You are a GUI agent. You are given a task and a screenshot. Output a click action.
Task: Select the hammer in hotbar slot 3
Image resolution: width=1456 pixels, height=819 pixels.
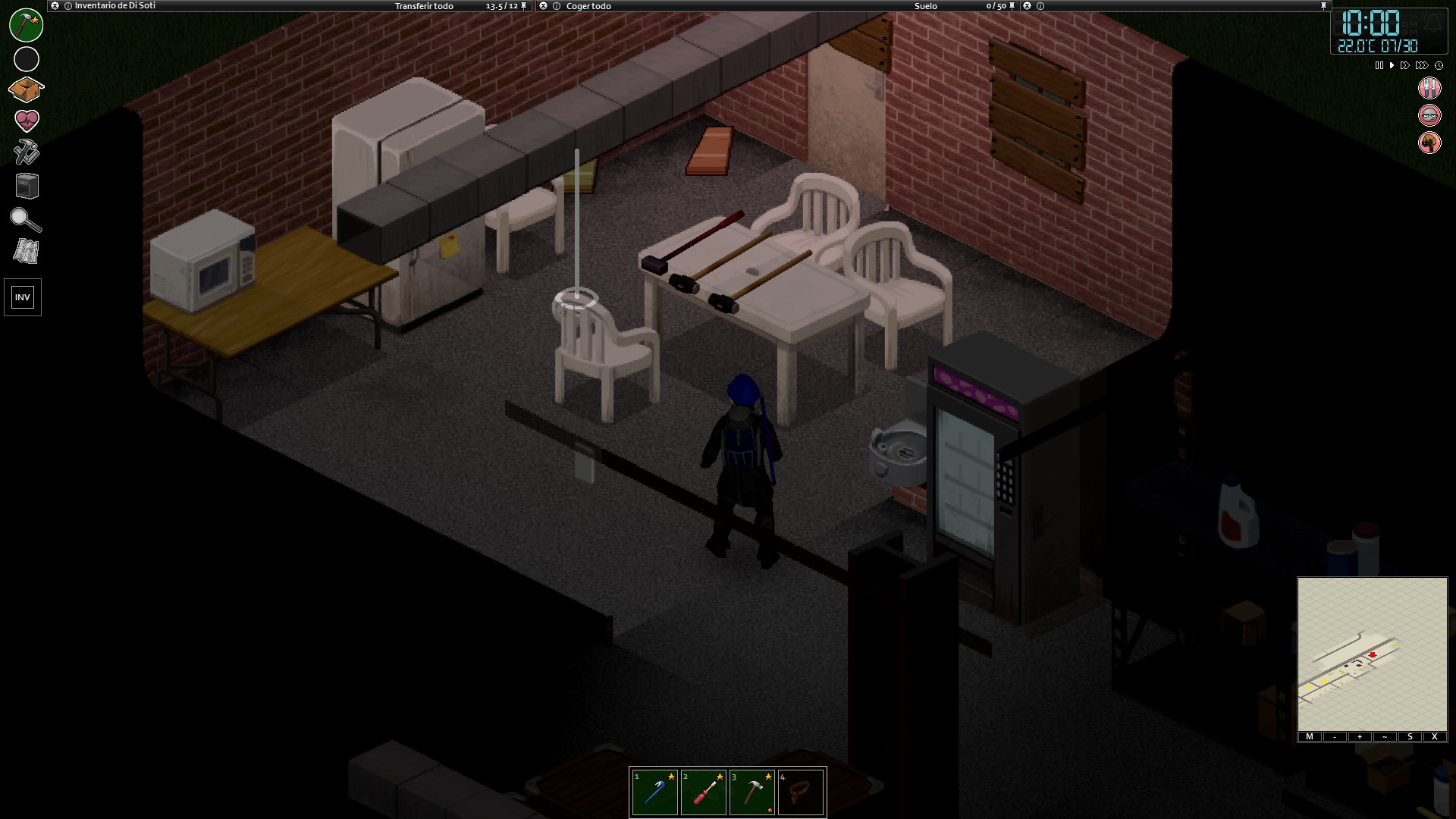[x=752, y=791]
